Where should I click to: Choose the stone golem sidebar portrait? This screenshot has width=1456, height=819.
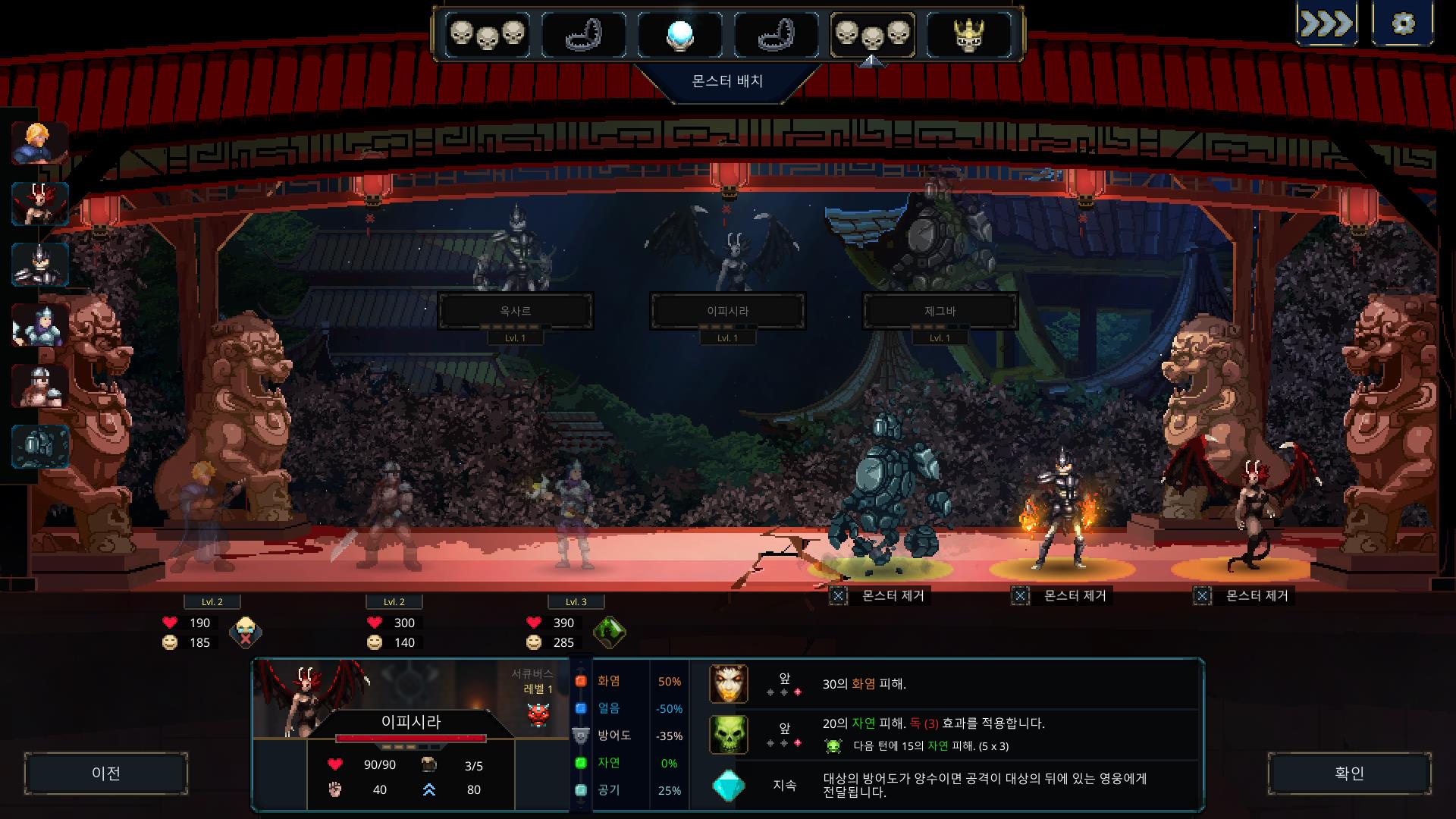point(39,446)
